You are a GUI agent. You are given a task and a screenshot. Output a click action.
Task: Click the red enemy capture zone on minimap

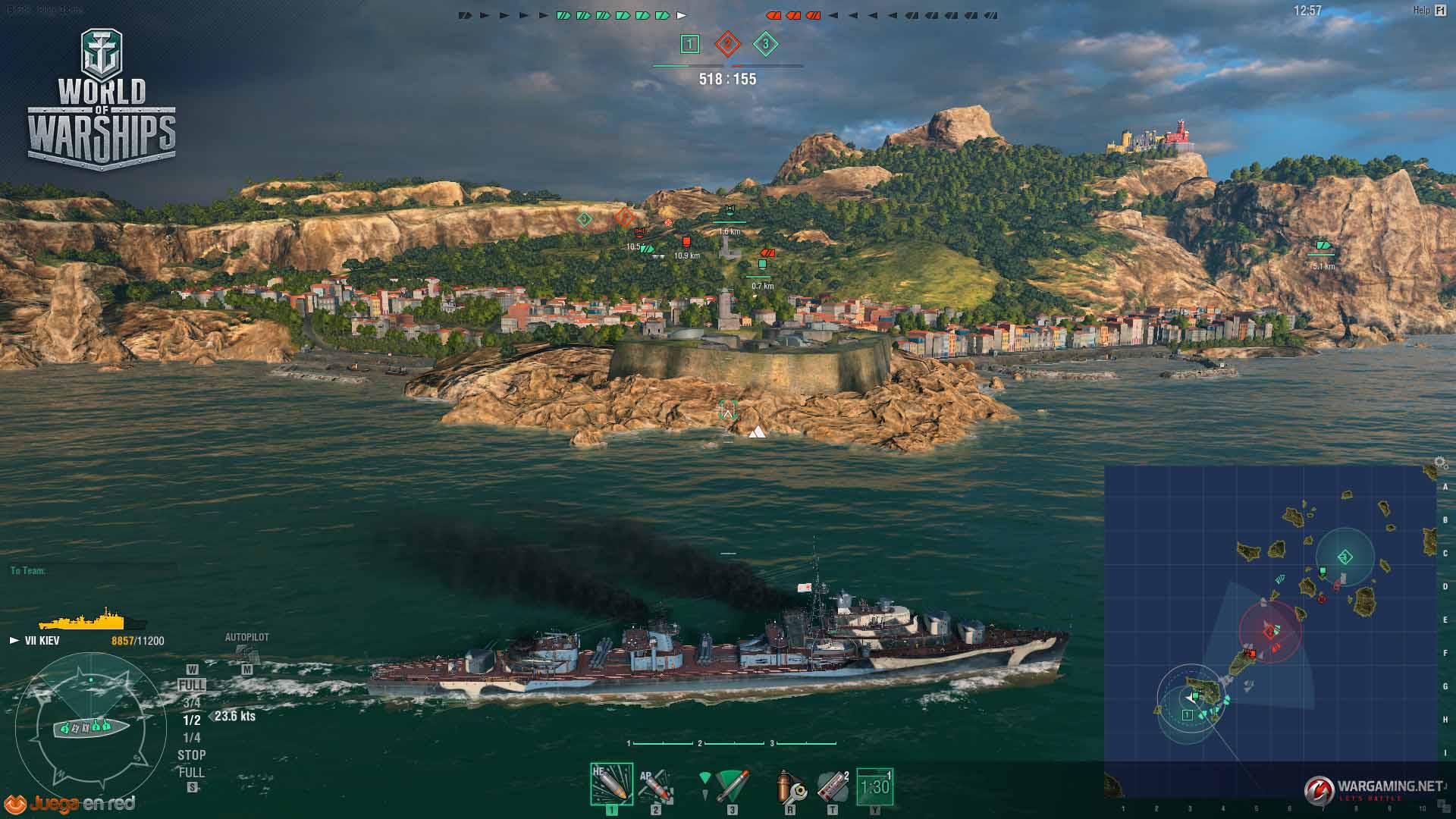point(1269,631)
